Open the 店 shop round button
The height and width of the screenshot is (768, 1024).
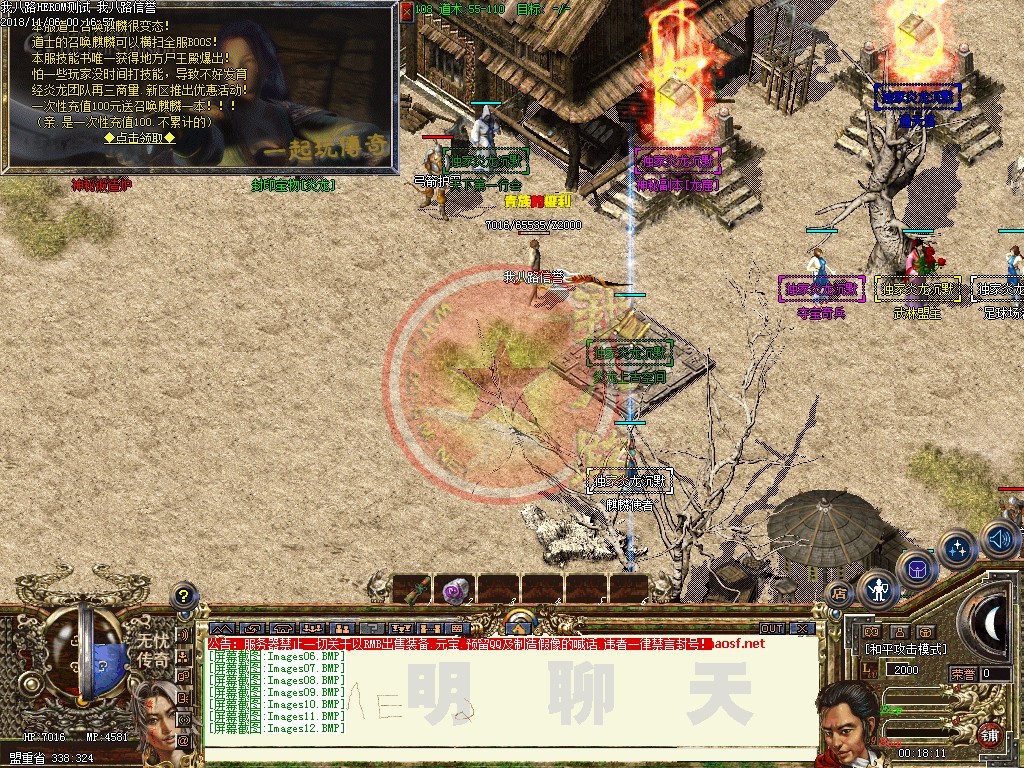click(838, 593)
